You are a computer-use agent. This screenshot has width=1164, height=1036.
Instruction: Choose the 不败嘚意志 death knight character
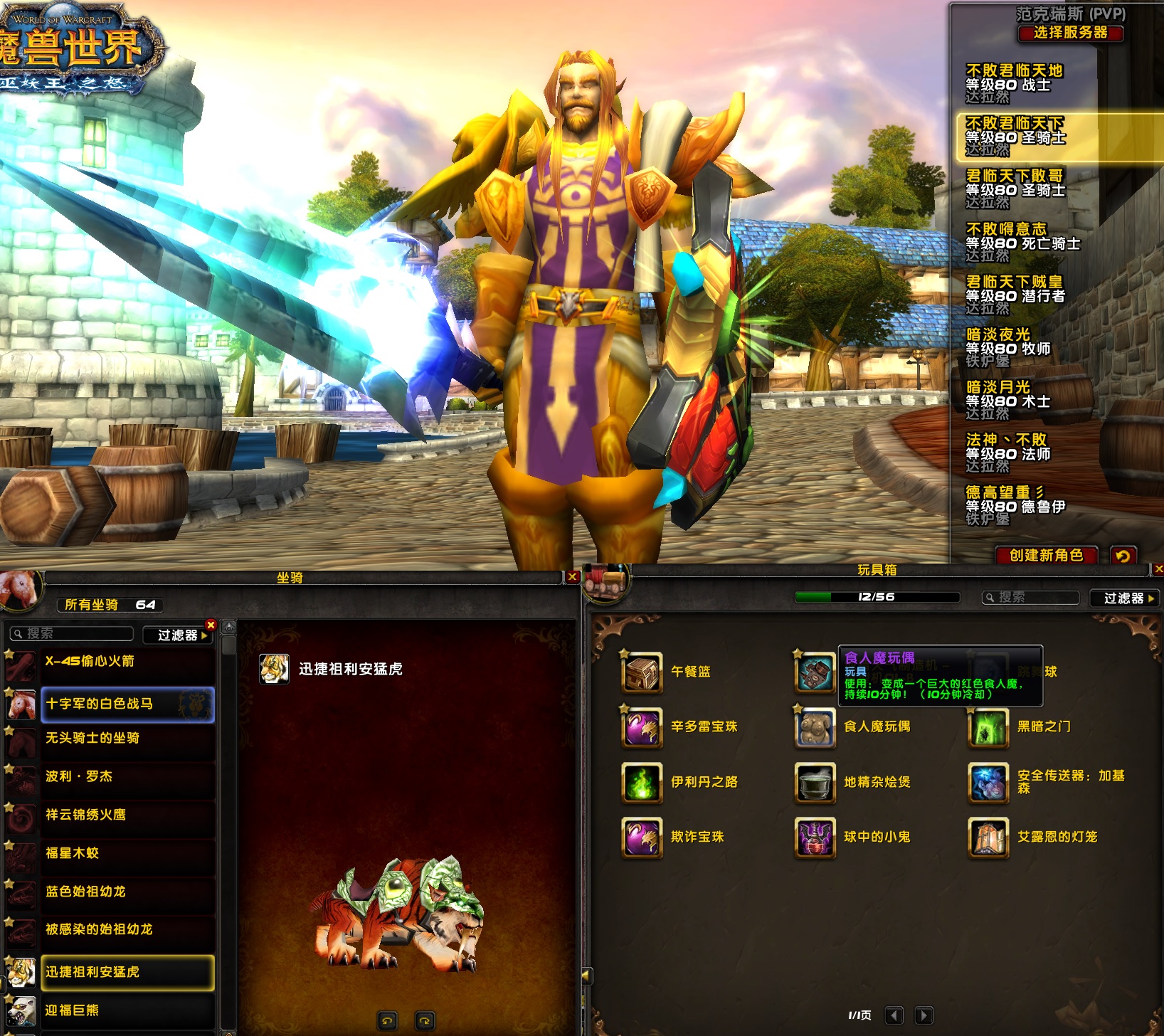(1022, 242)
